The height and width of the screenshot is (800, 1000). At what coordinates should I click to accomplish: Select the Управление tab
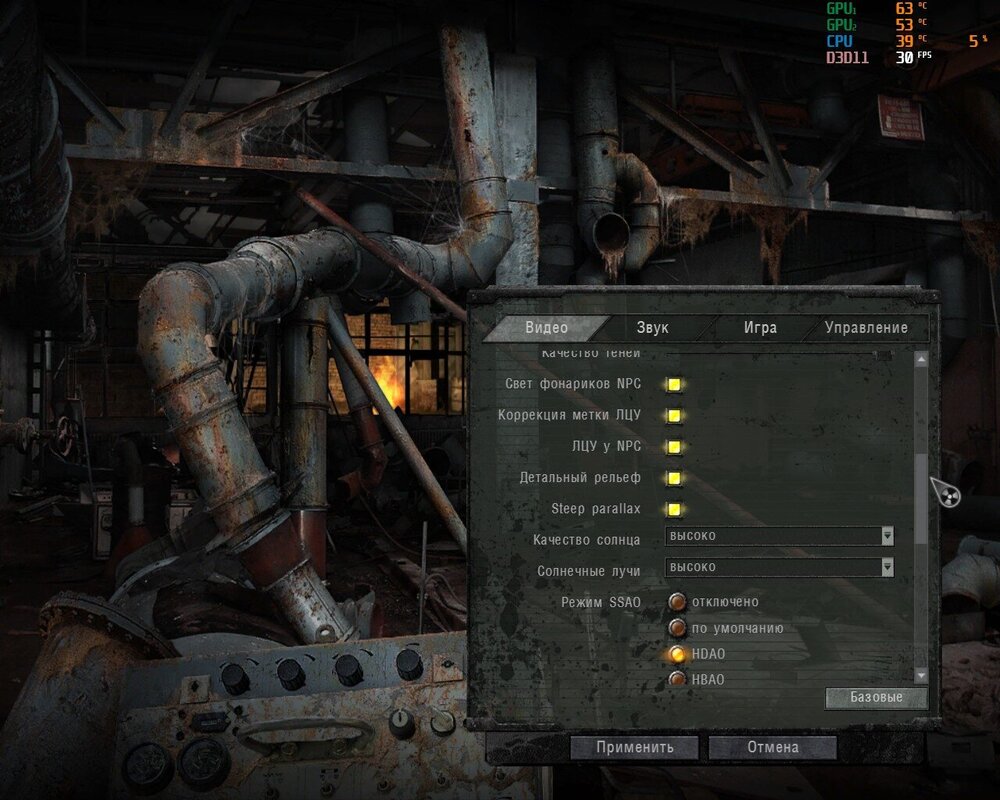866,328
